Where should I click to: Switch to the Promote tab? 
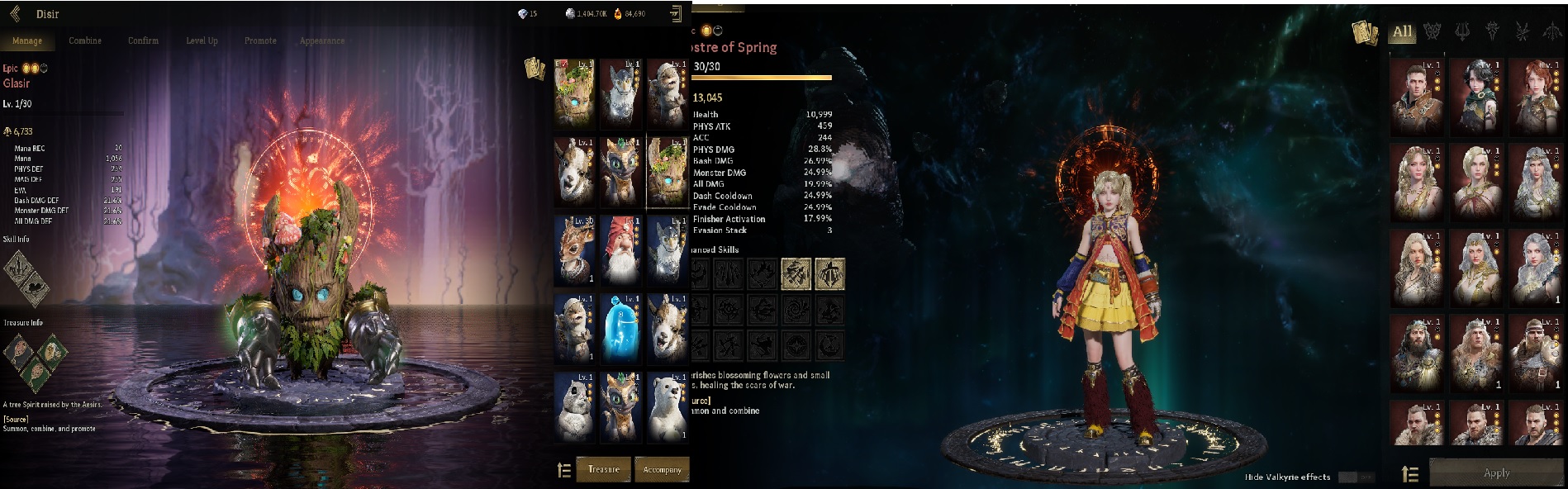point(260,40)
